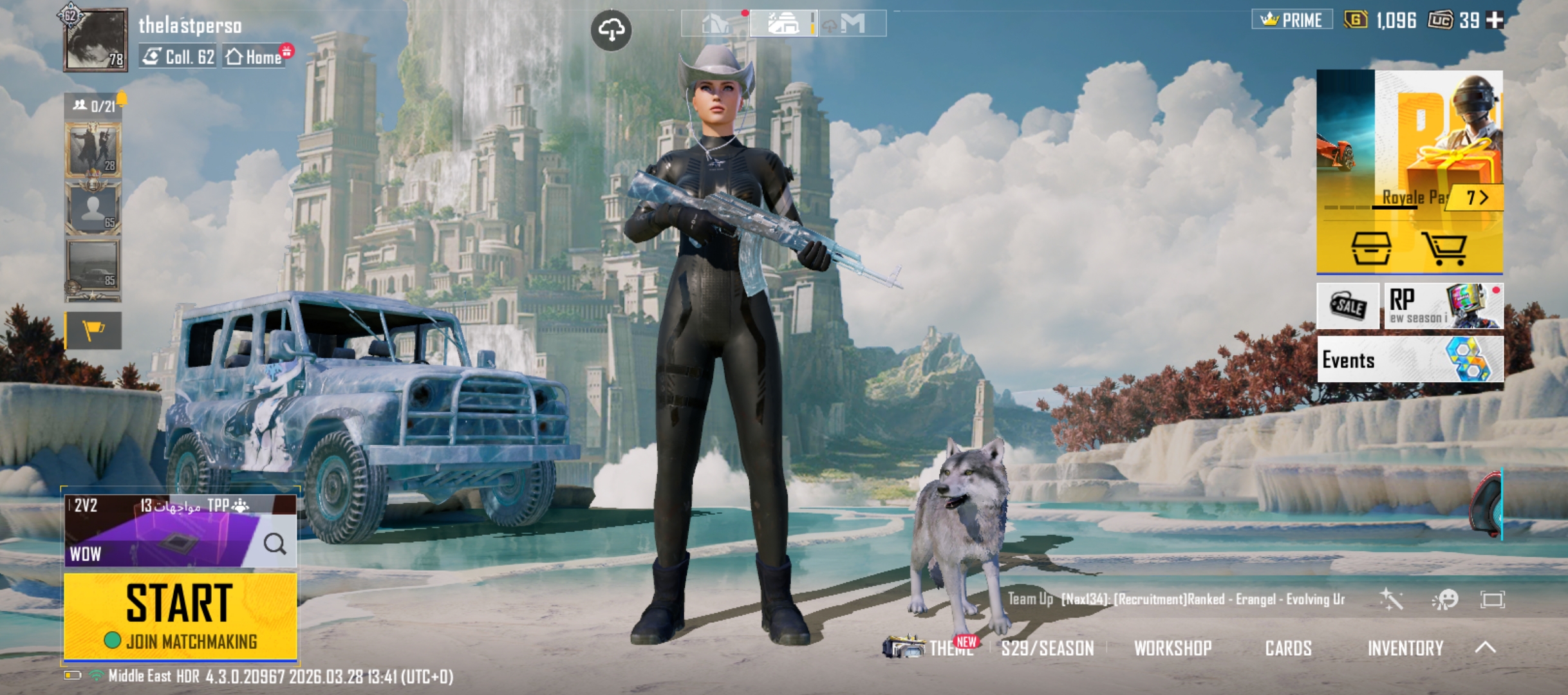
Task: Add more UC with the plus button
Action: pyautogui.click(x=1495, y=21)
